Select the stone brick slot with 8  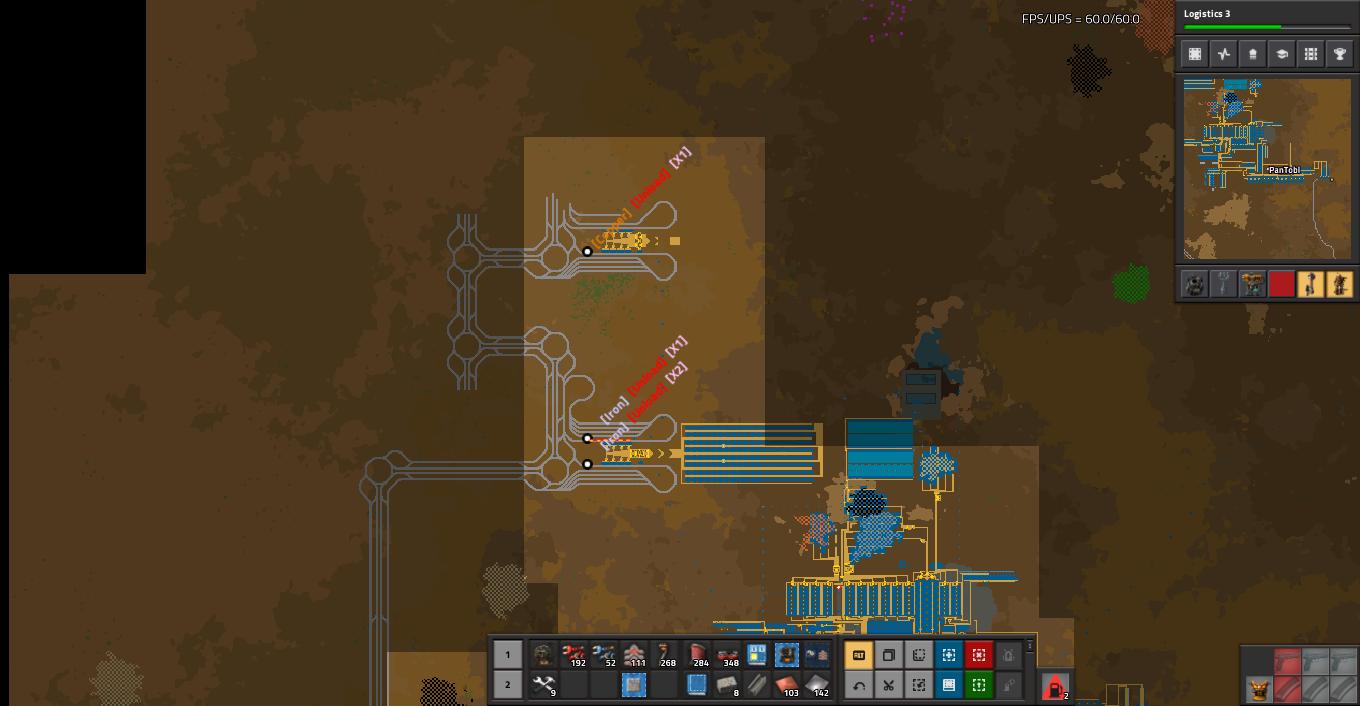(x=727, y=685)
